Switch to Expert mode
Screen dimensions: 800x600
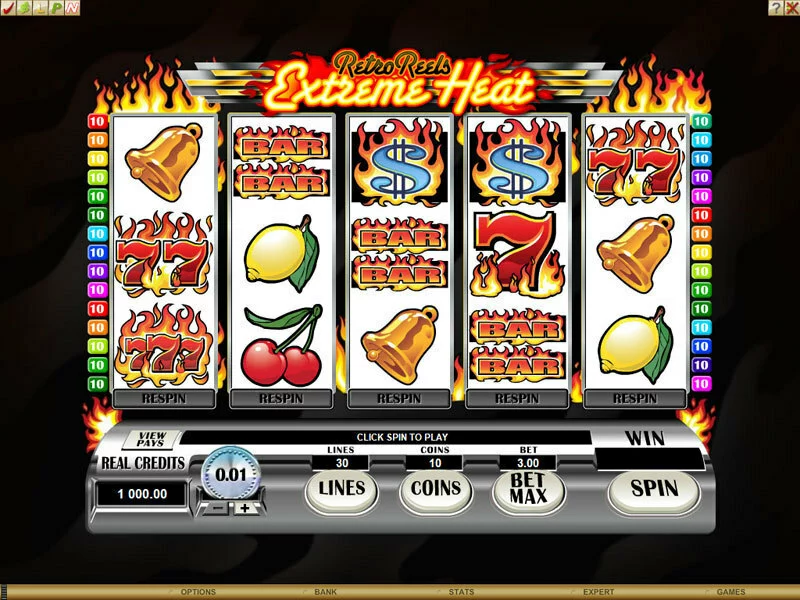[x=599, y=592]
